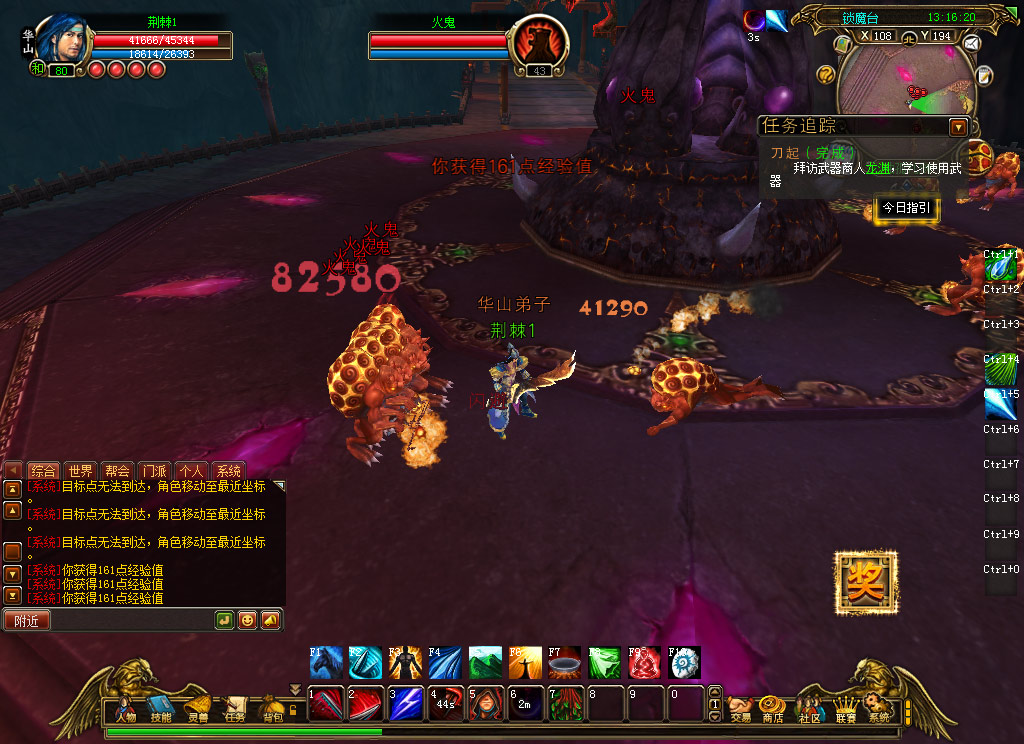Activate the blue lightning skill in slot 3
The width and height of the screenshot is (1024, 744).
[x=406, y=704]
